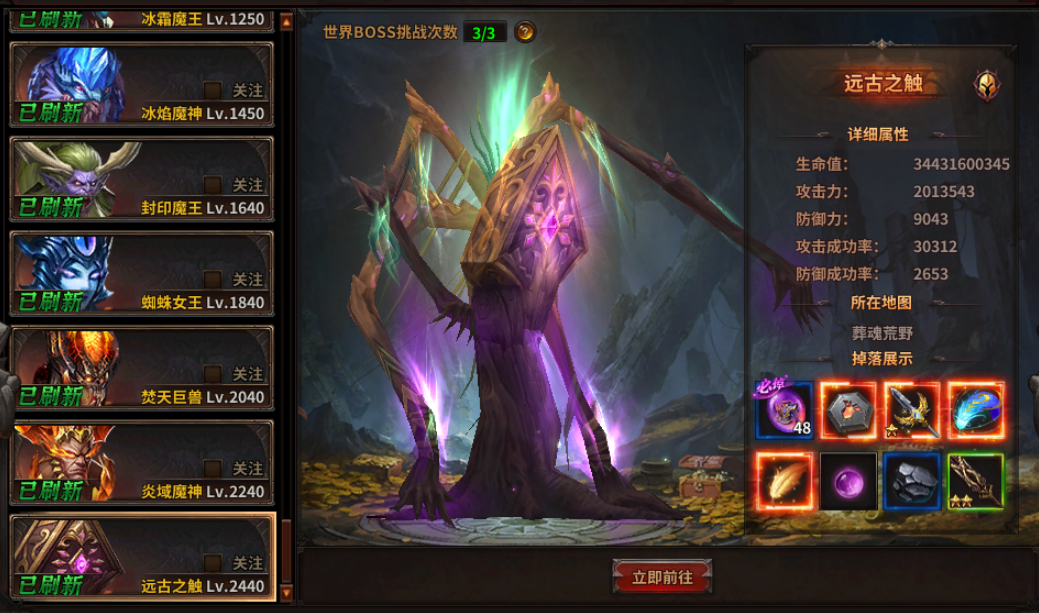Viewport: 1039px width, 613px height.
Task: Pick the 焚天巨兽 Lv.2040 boss row
Action: point(140,372)
